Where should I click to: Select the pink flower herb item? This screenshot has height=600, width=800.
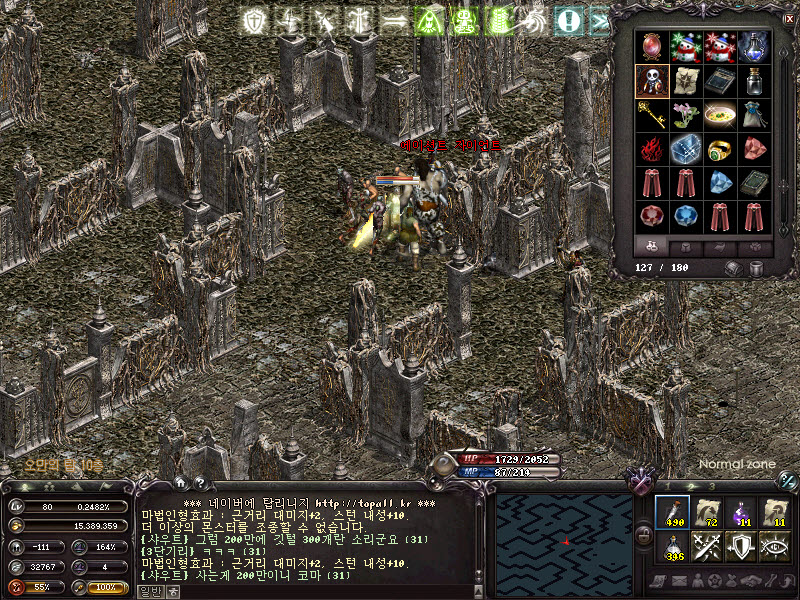point(685,113)
